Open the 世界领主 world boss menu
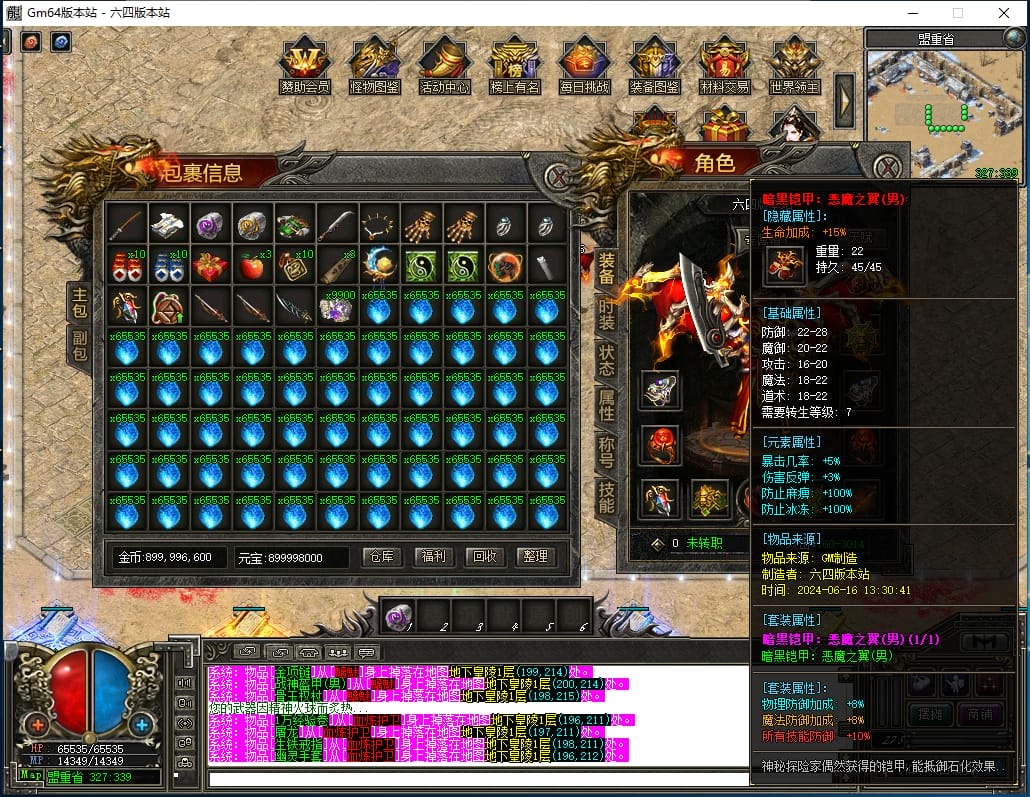This screenshot has height=797, width=1030. [x=795, y=65]
